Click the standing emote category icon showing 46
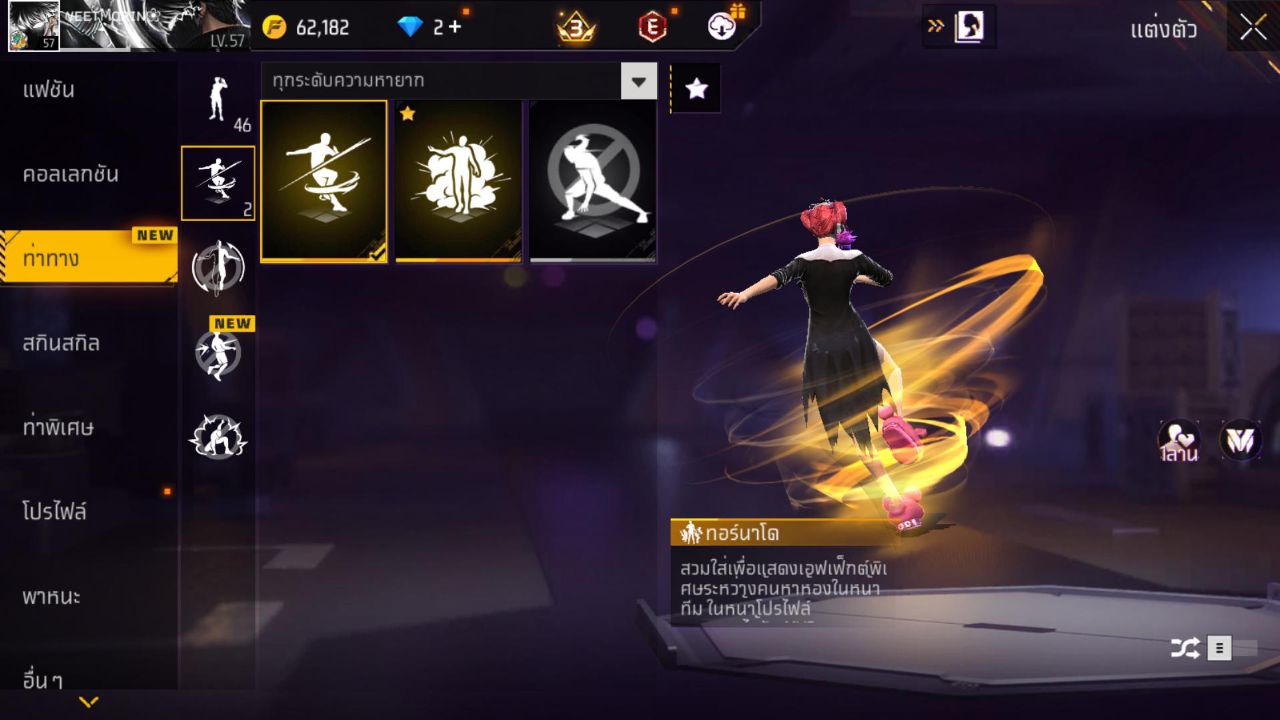This screenshot has width=1280, height=720. [218, 105]
